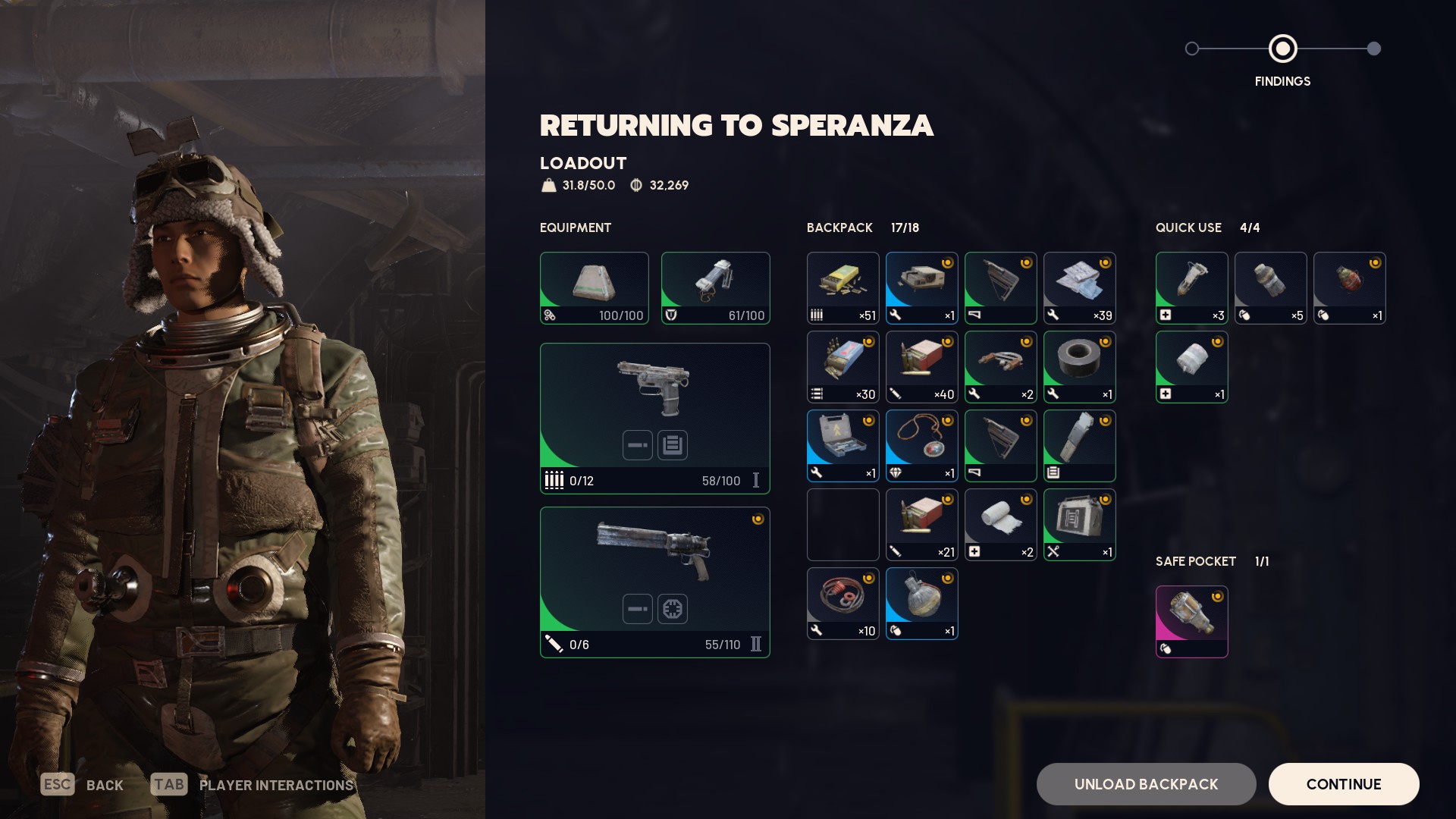Select the revolver in the second weapon slot
This screenshot has width=1456, height=819.
point(654,582)
